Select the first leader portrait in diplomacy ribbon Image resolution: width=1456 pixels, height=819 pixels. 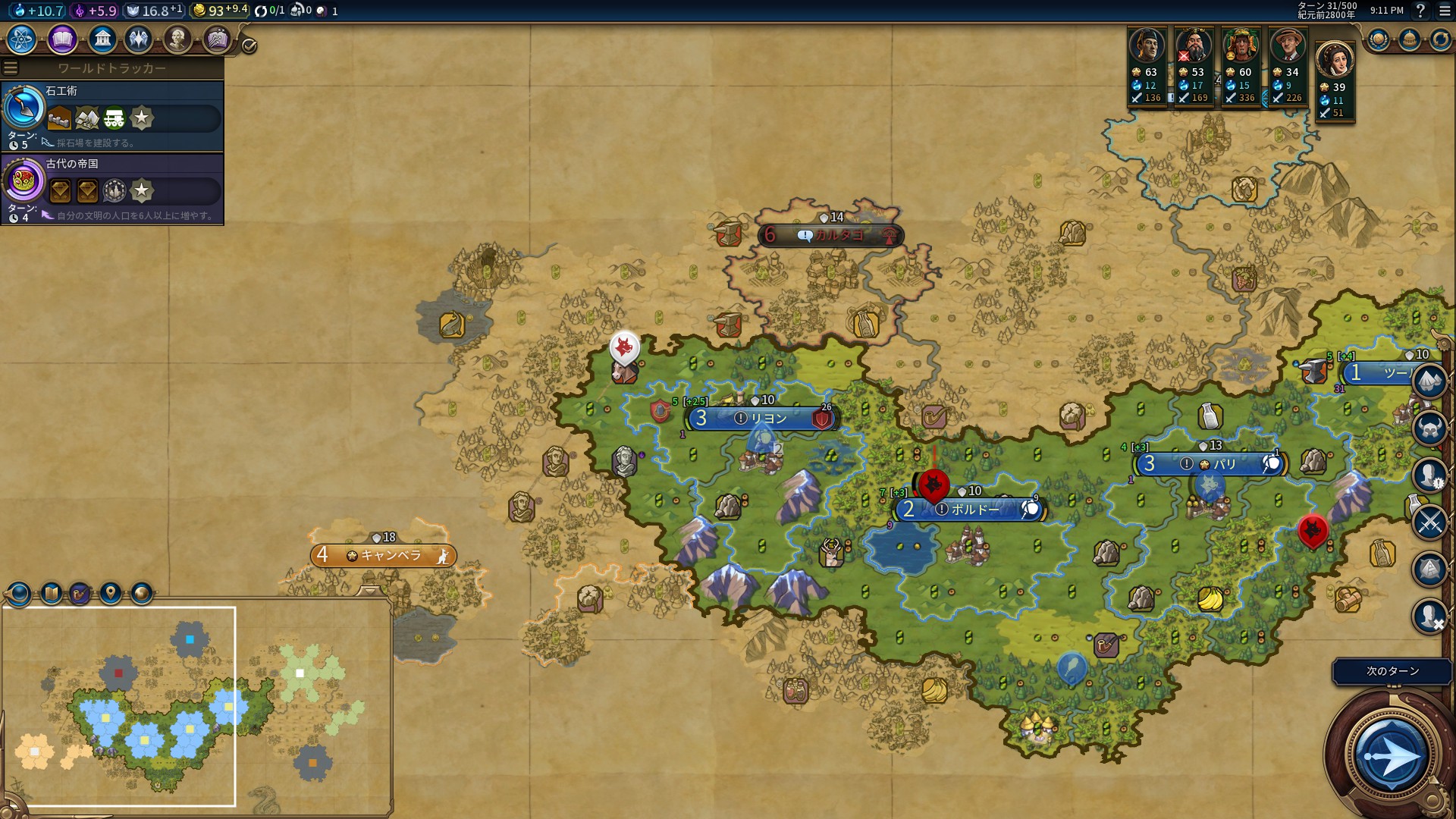coord(1147,47)
